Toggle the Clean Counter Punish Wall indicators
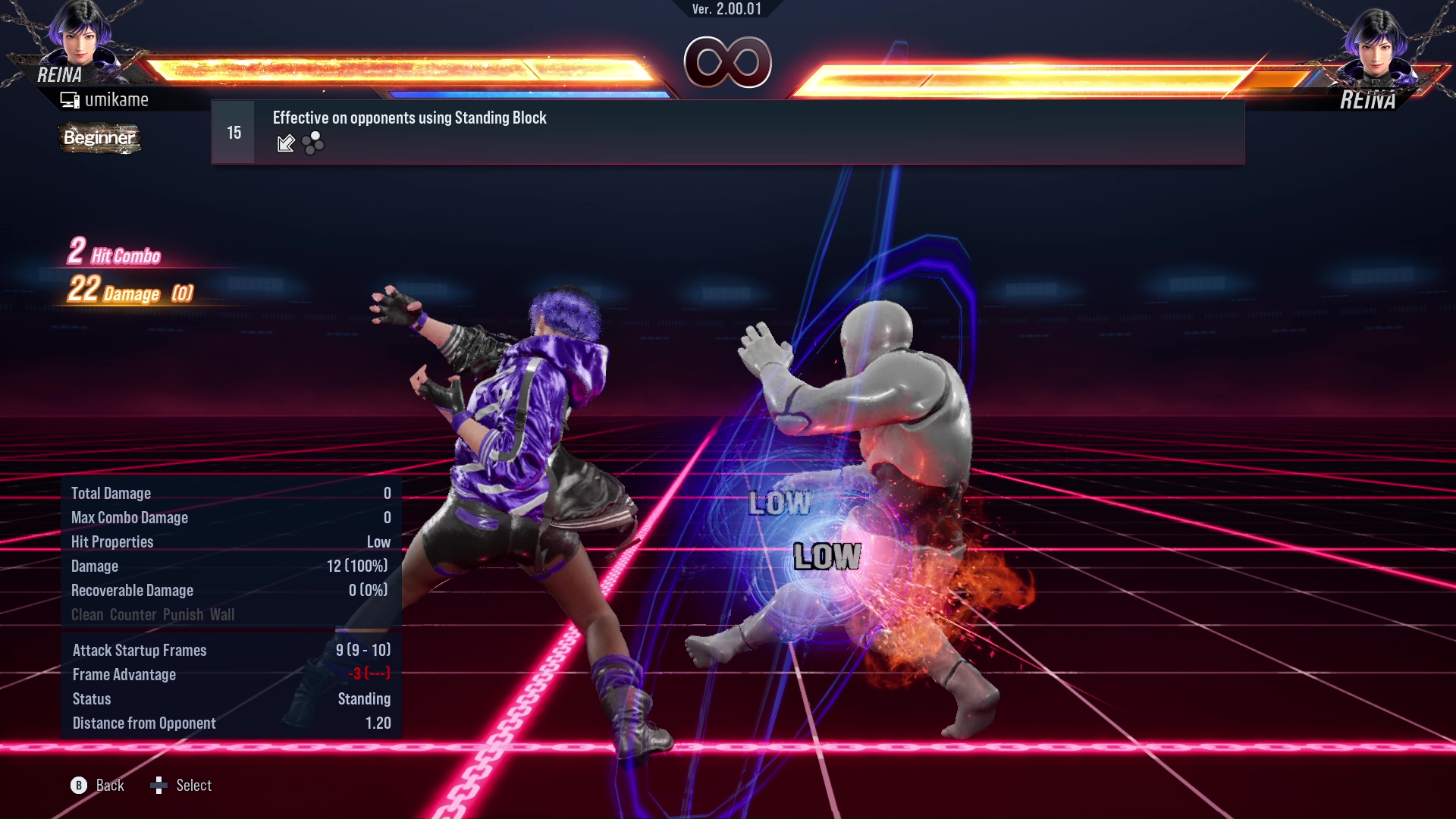The width and height of the screenshot is (1456, 819). coord(153,614)
